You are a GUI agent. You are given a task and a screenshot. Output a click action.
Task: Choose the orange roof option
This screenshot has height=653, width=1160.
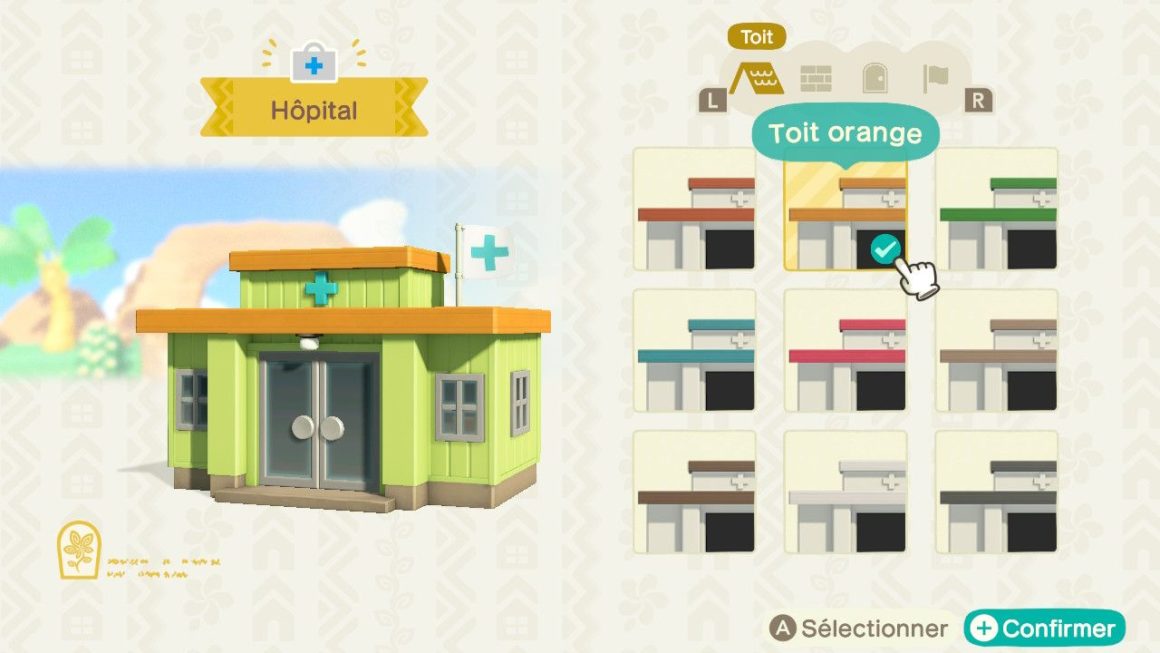(x=845, y=209)
